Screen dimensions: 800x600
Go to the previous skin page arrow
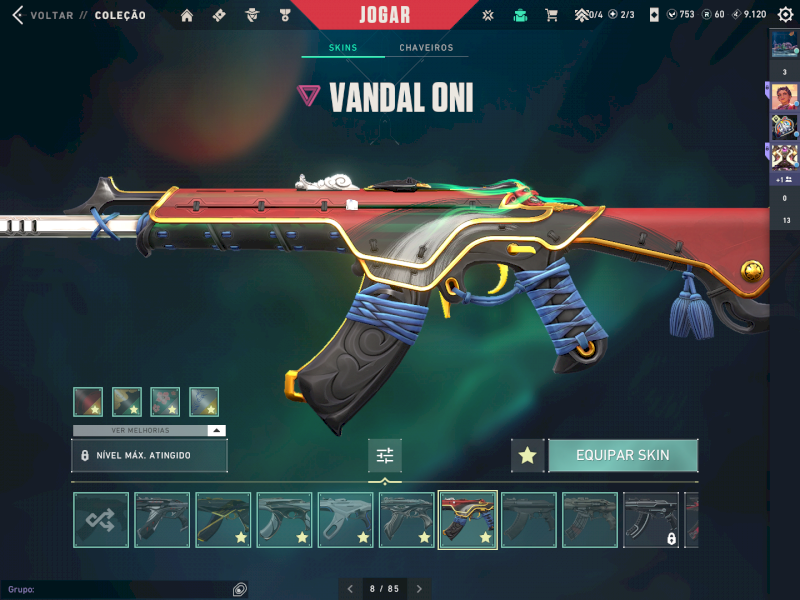coord(350,590)
